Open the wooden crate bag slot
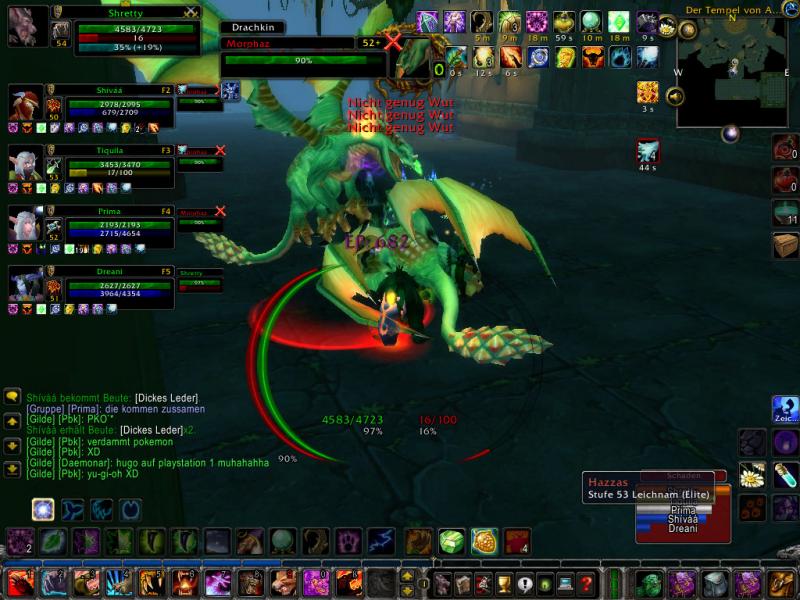Viewport: 800px width, 600px height. 786,245
